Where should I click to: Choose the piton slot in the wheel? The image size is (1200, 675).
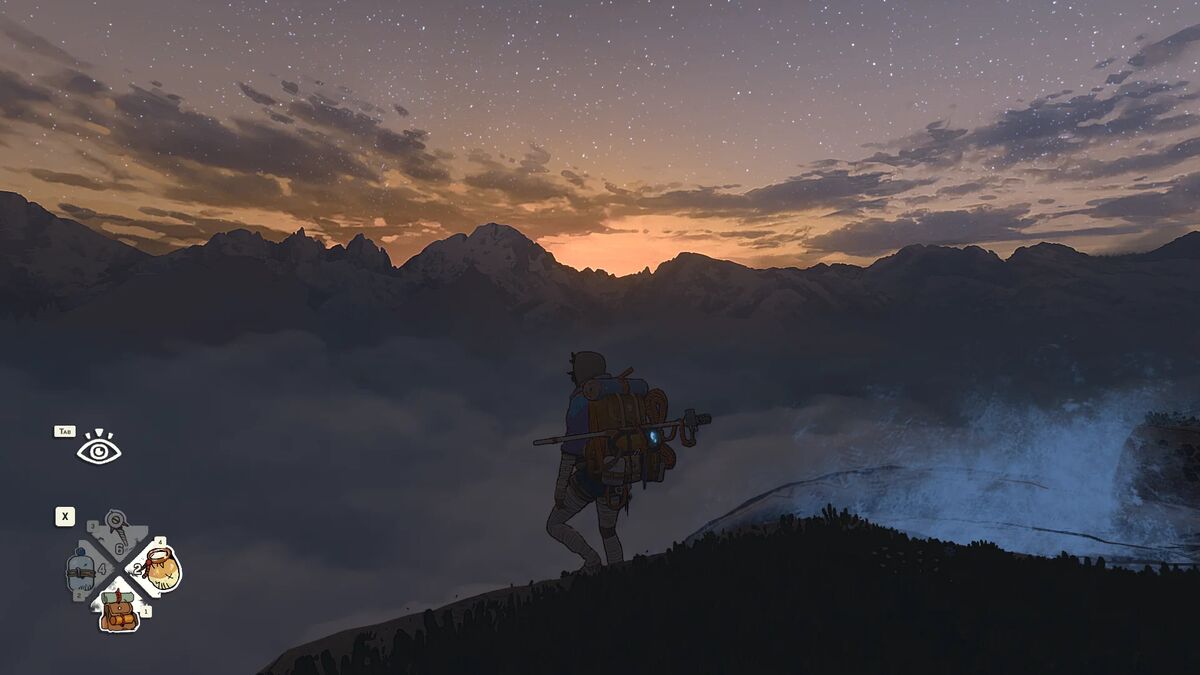pyautogui.click(x=120, y=531)
